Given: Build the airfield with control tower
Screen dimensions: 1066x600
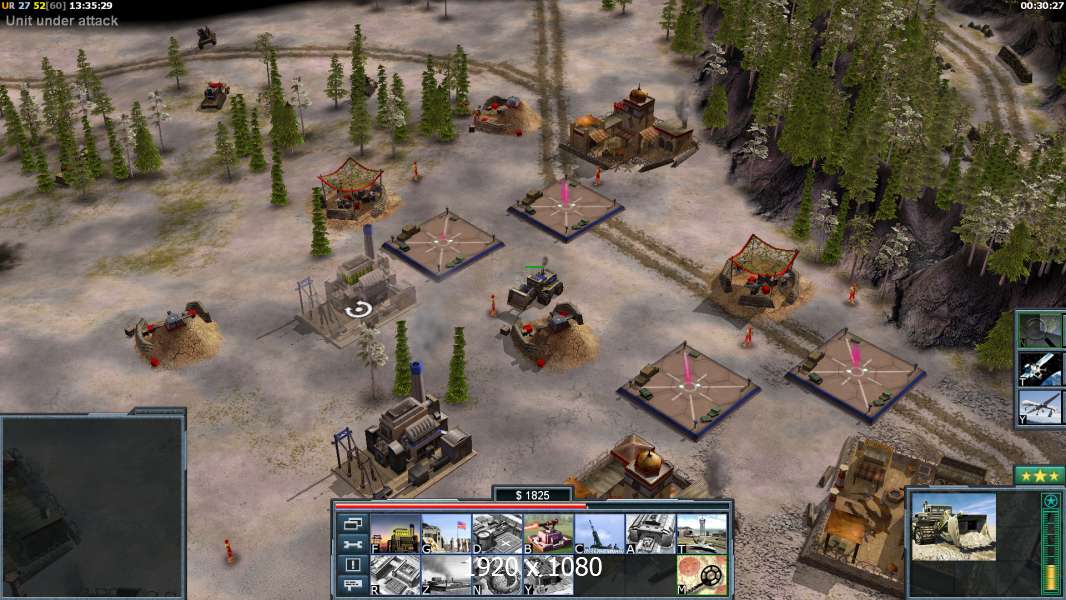Looking at the screenshot, I should [x=701, y=533].
